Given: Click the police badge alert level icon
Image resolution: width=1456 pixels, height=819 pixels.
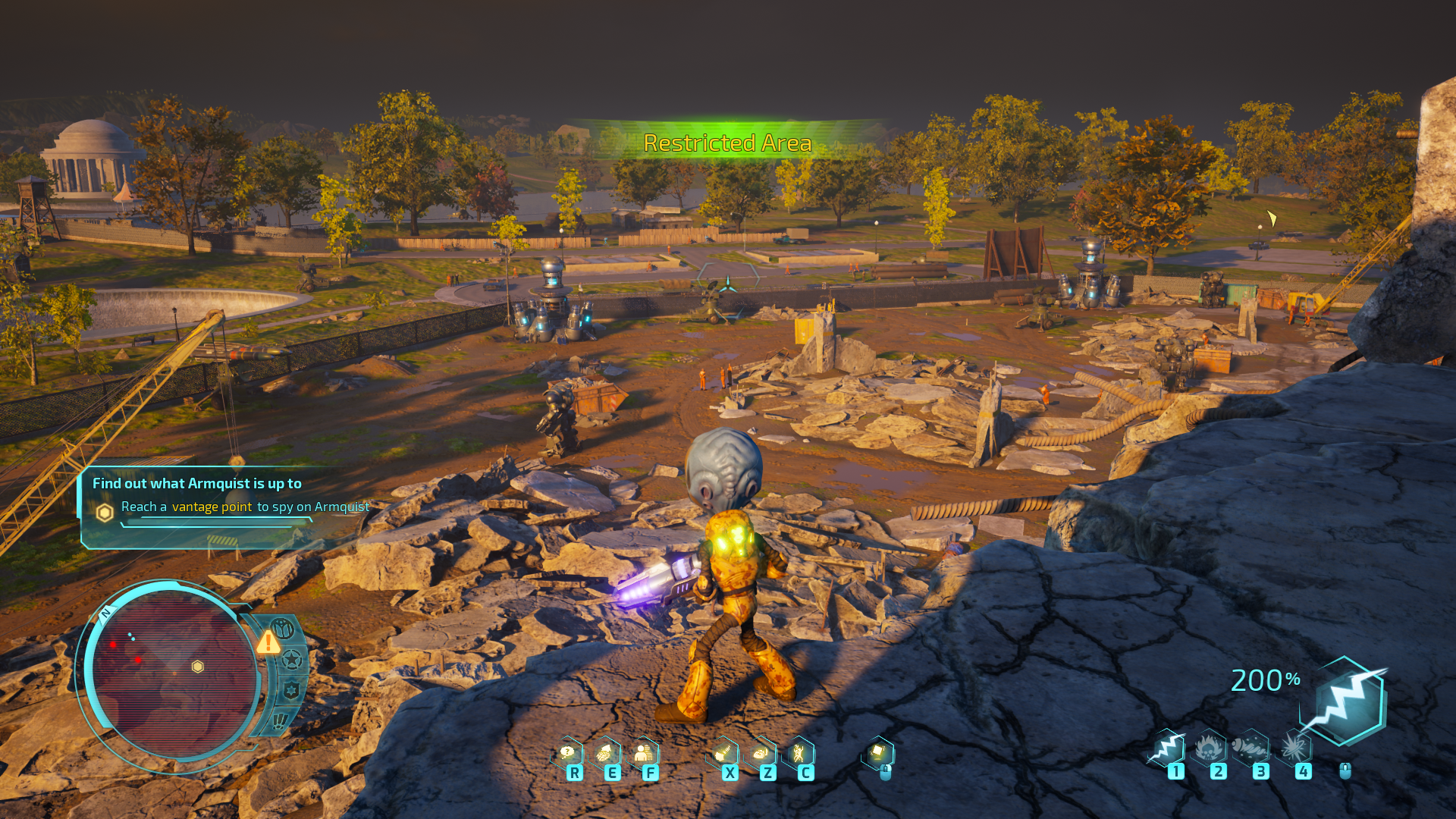Looking at the screenshot, I should 291,690.
